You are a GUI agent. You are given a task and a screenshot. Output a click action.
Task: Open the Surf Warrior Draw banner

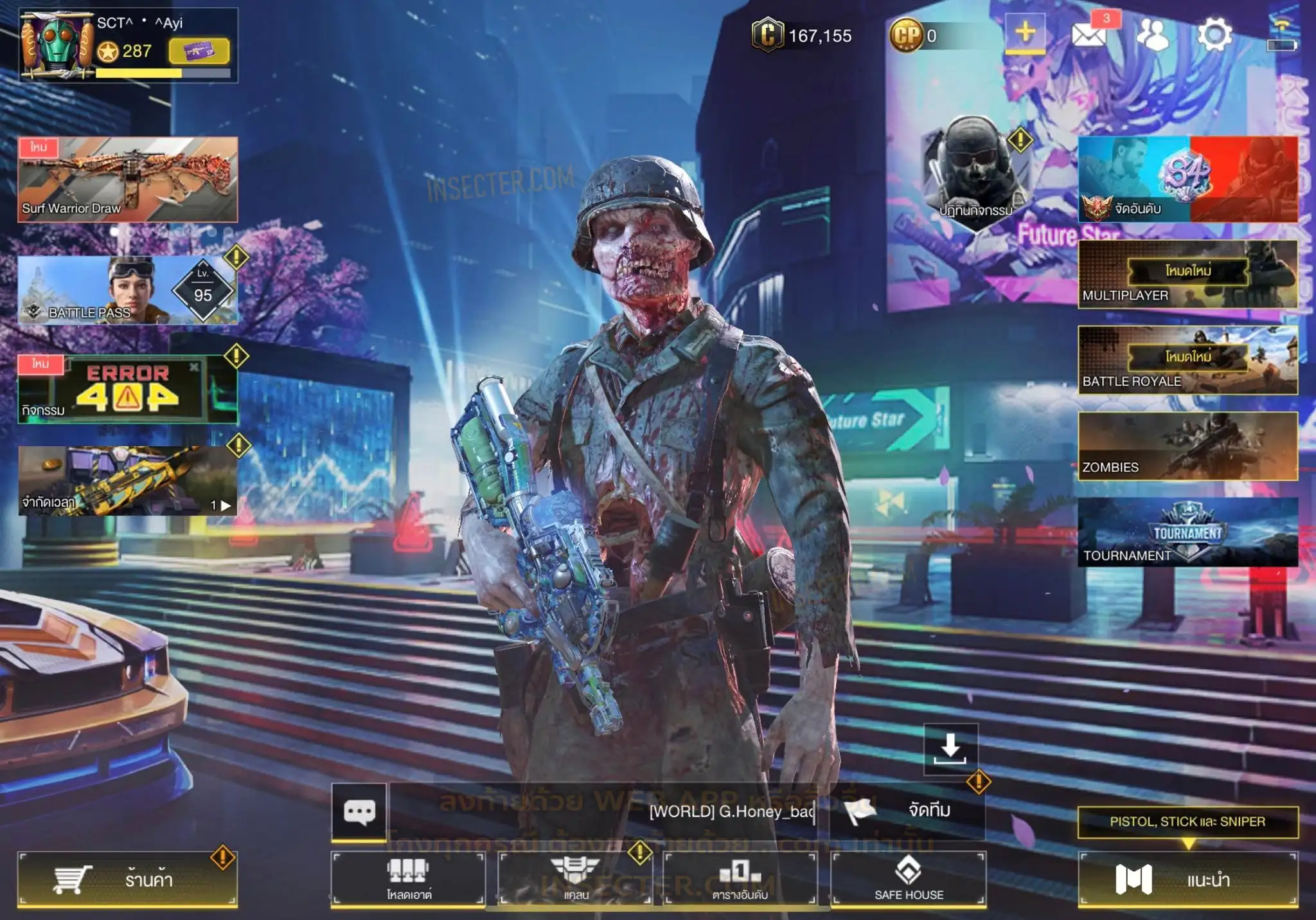[x=127, y=179]
